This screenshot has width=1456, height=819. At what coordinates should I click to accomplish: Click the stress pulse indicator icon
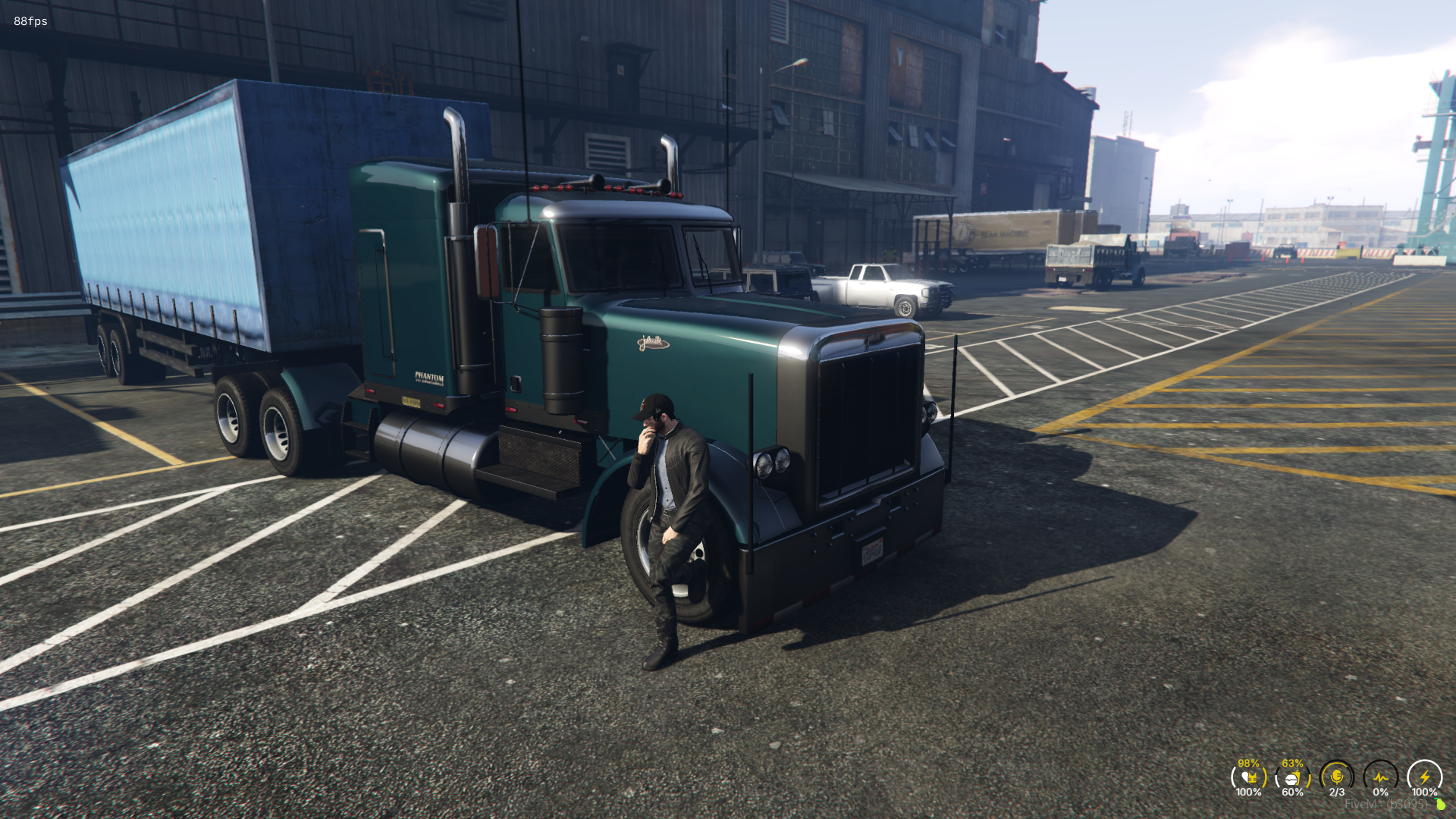click(x=1381, y=777)
